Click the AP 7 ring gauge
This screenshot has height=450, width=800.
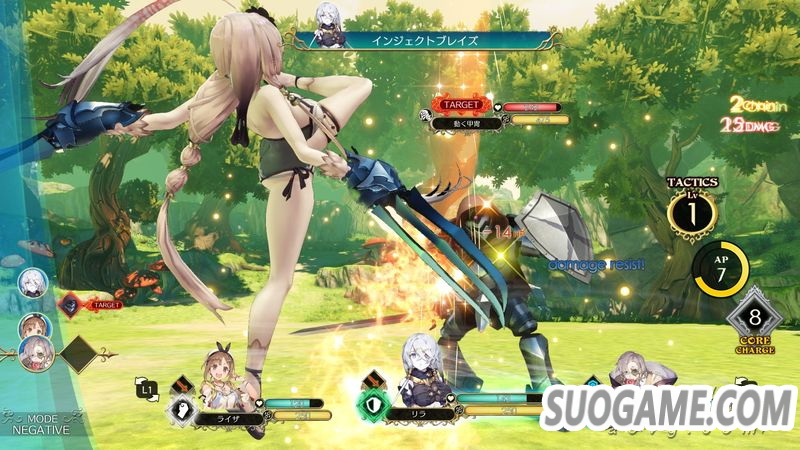719,270
